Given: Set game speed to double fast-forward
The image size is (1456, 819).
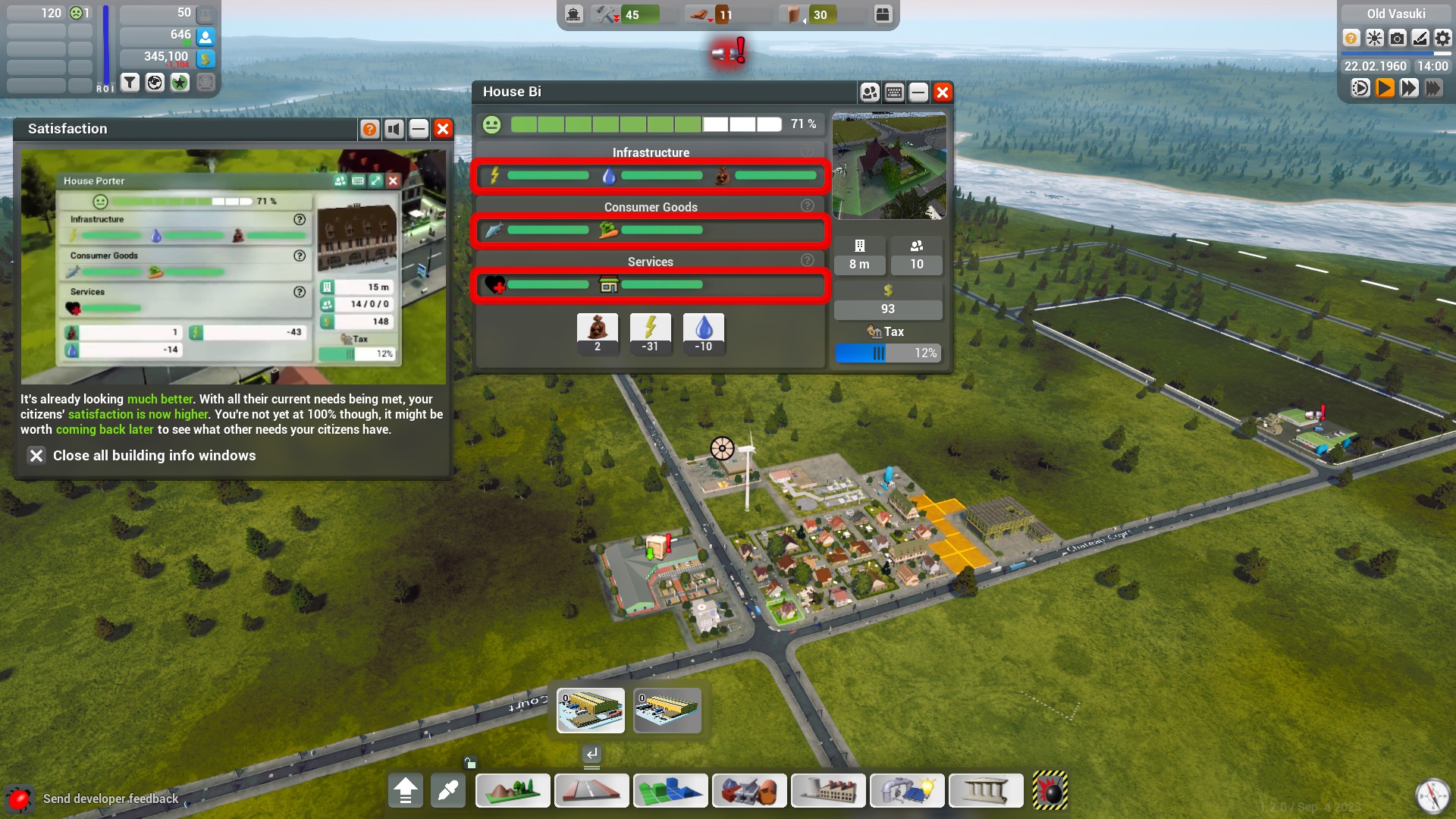Looking at the screenshot, I should (x=1409, y=88).
